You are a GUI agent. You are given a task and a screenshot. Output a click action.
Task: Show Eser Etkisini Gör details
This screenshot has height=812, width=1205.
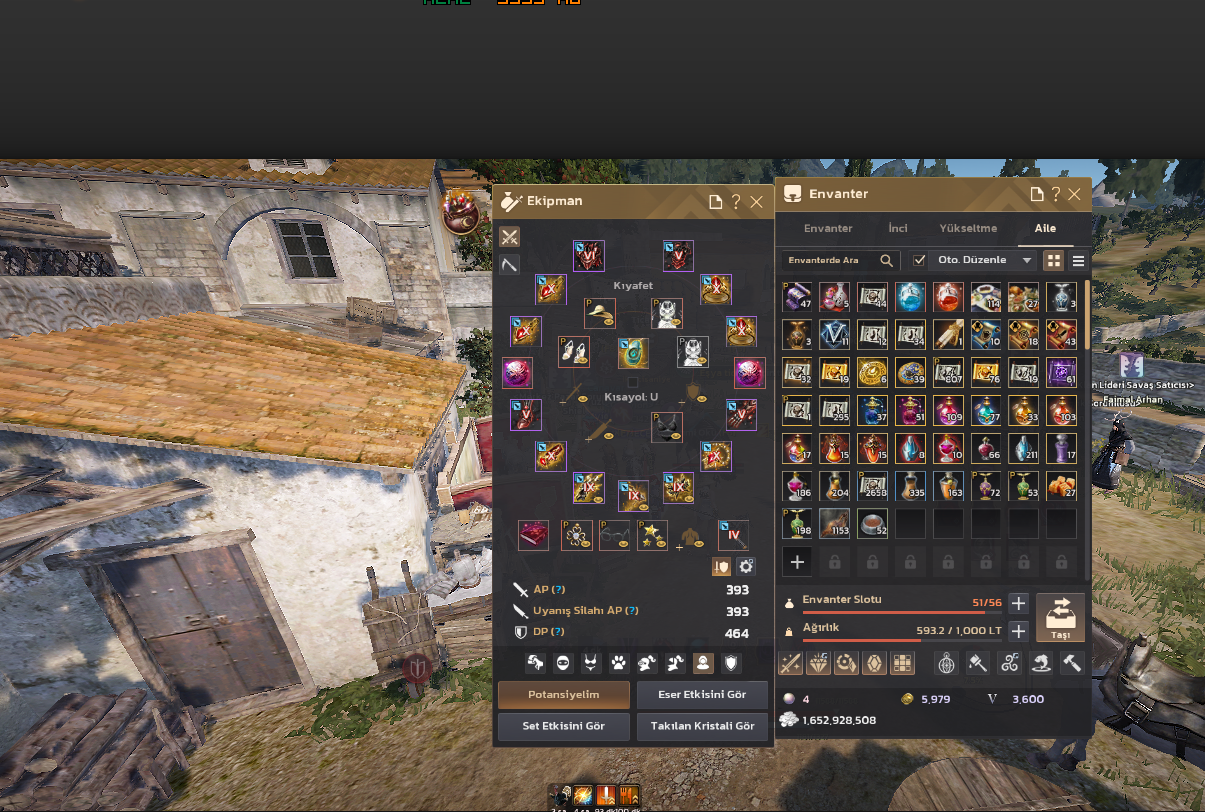[702, 695]
